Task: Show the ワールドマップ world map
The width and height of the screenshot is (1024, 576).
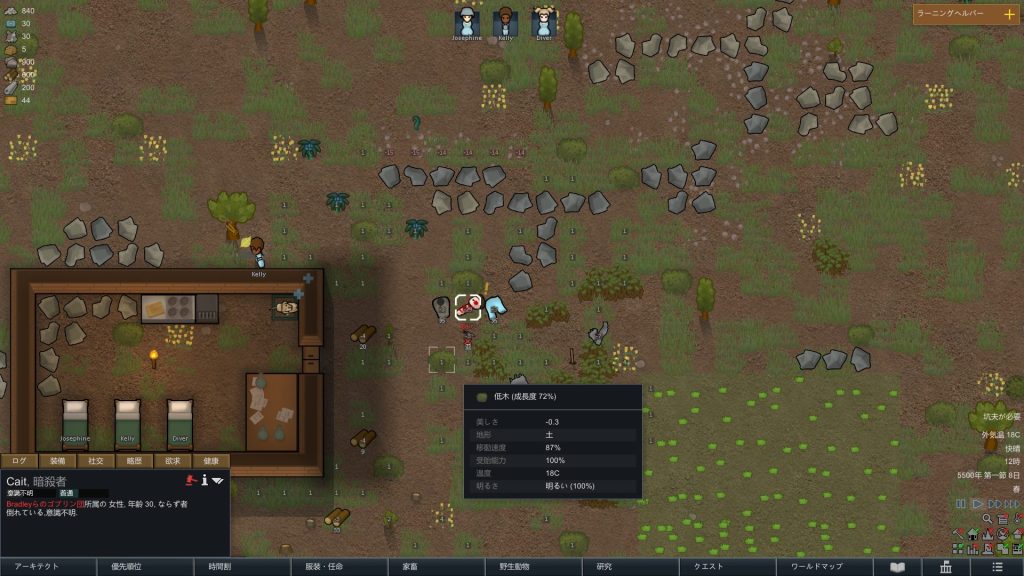Action: [x=823, y=566]
